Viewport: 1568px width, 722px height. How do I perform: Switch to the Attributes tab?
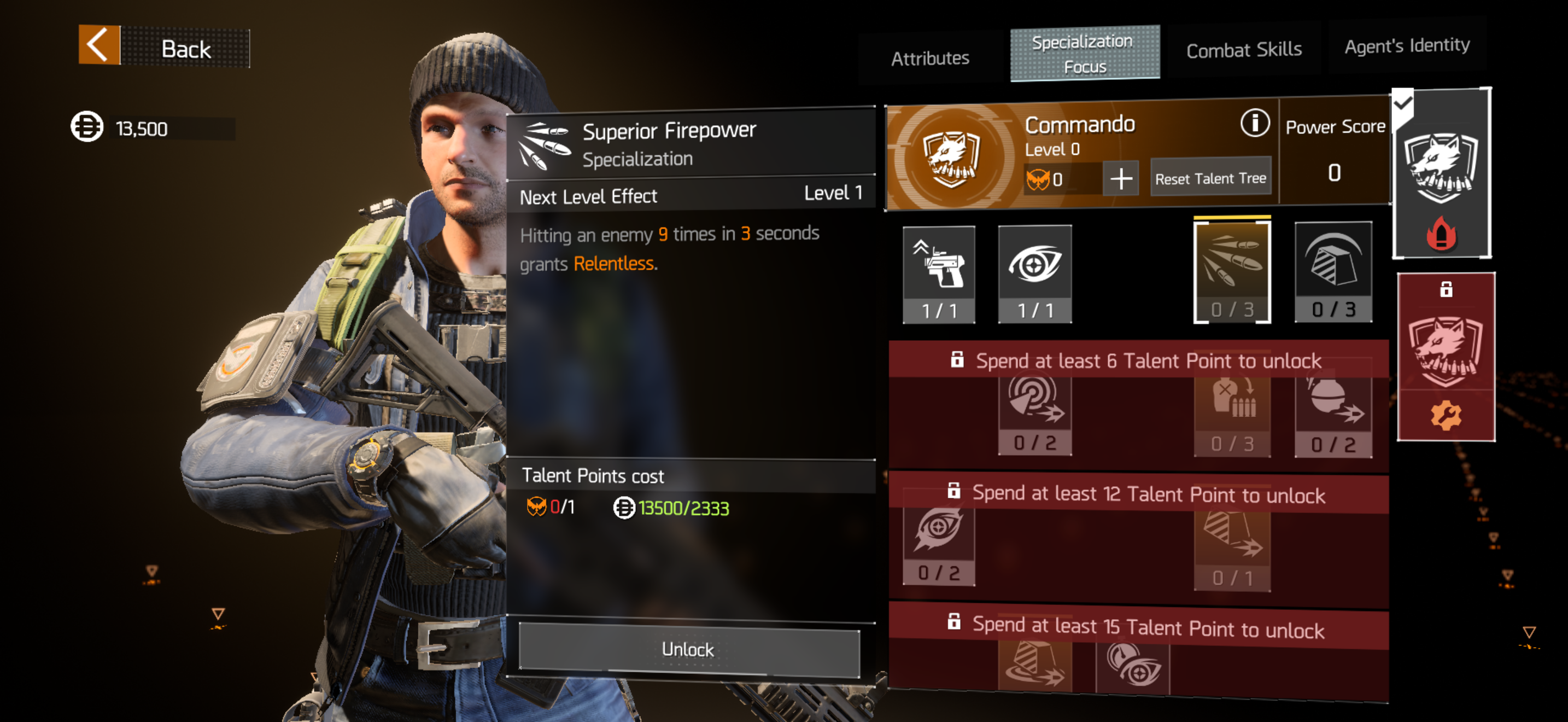[x=929, y=58]
